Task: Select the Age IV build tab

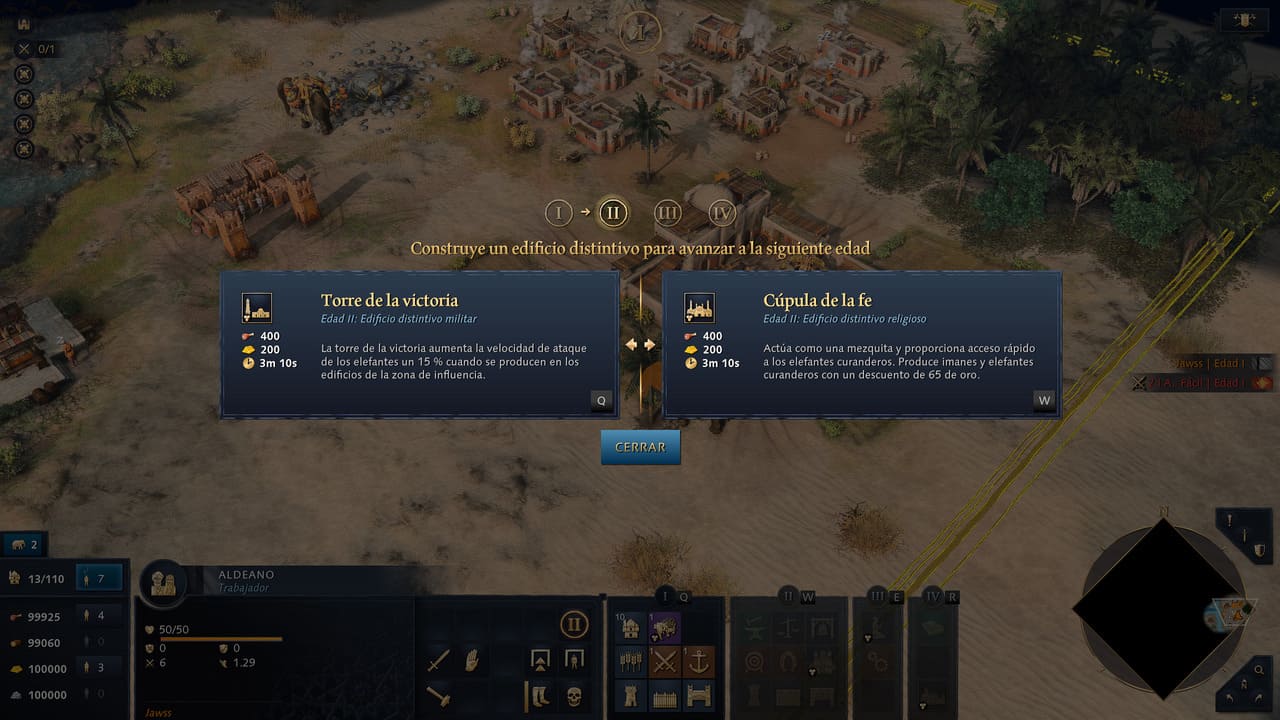Action: (x=933, y=597)
